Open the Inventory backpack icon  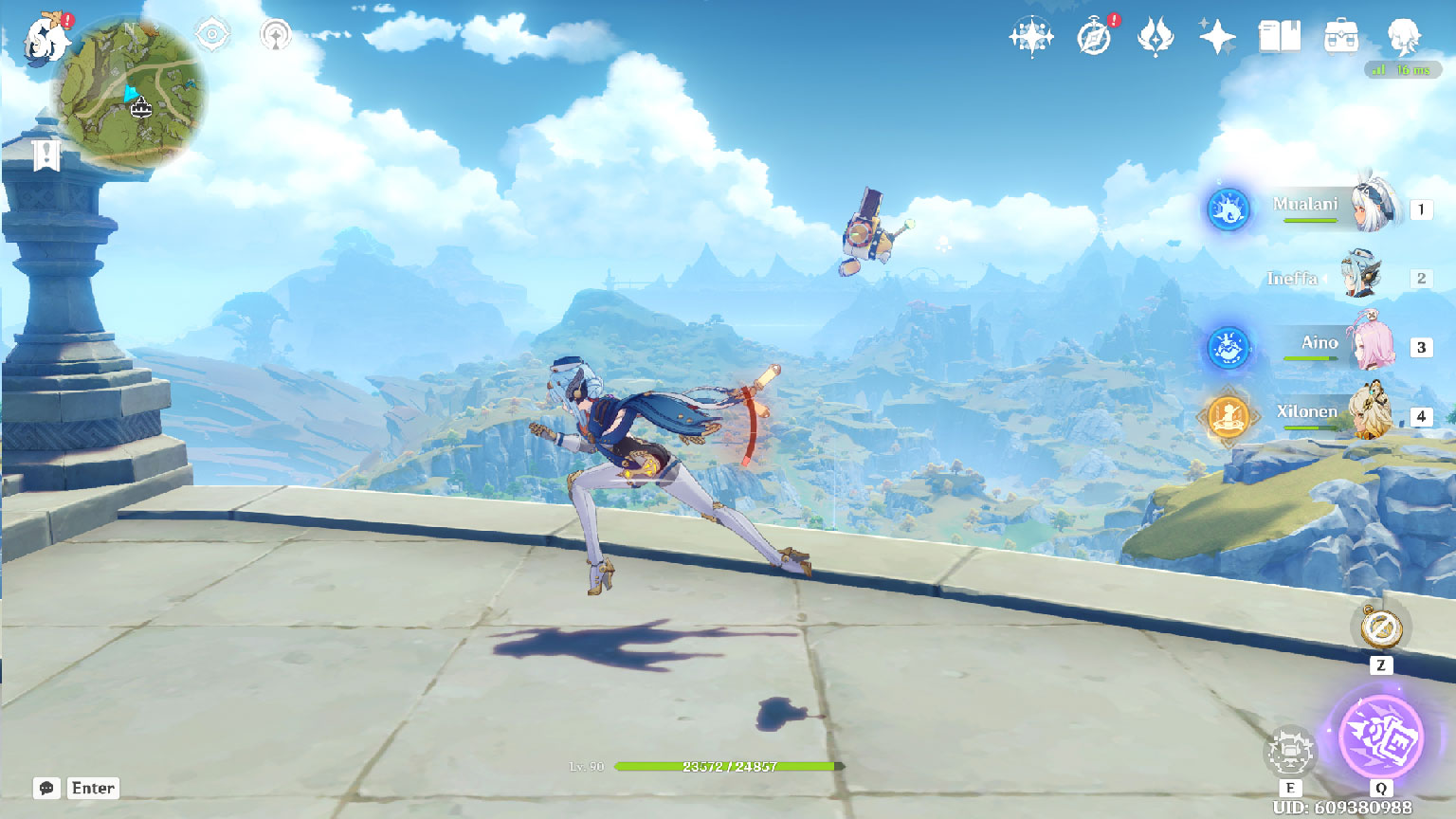coord(1341,38)
